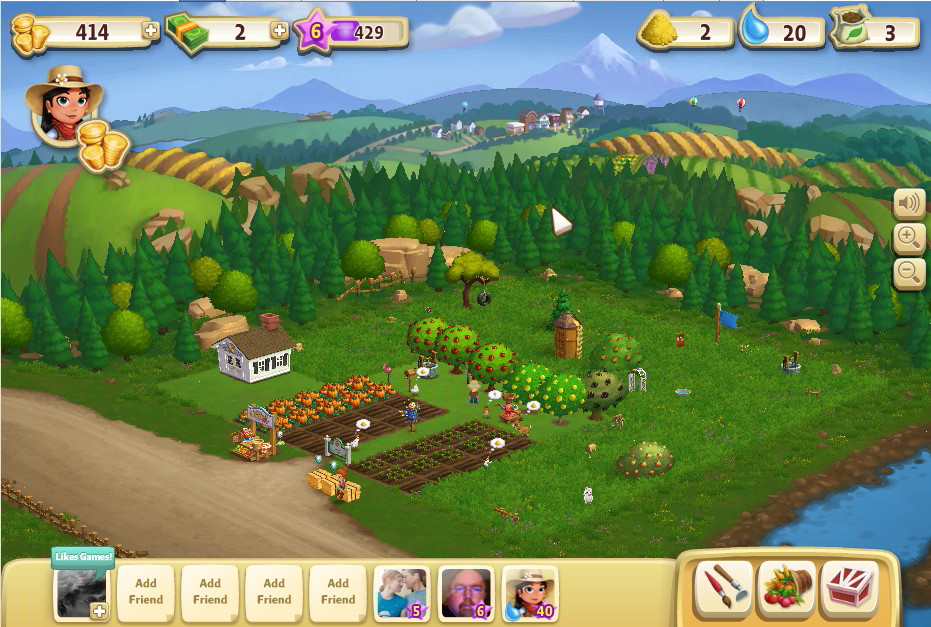The height and width of the screenshot is (627, 931).
Task: Select the water droplet resource
Action: pos(755,31)
